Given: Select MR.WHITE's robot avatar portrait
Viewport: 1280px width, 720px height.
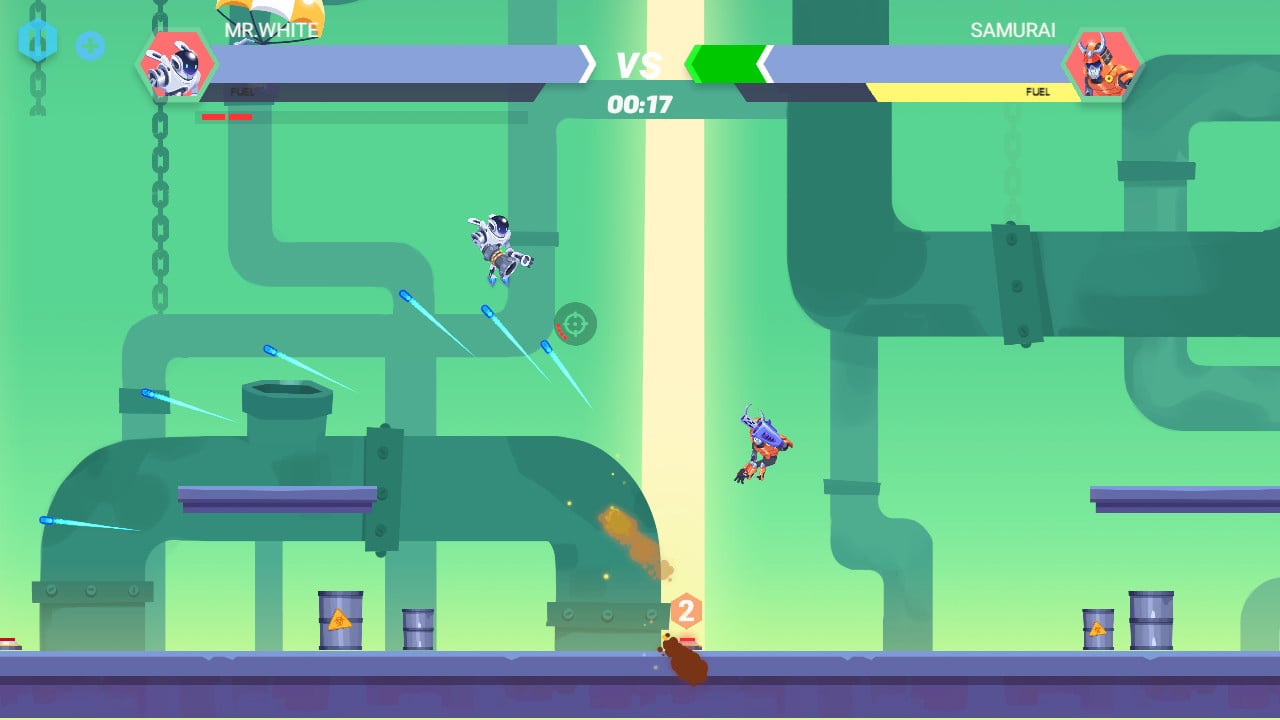Looking at the screenshot, I should pyautogui.click(x=178, y=67).
